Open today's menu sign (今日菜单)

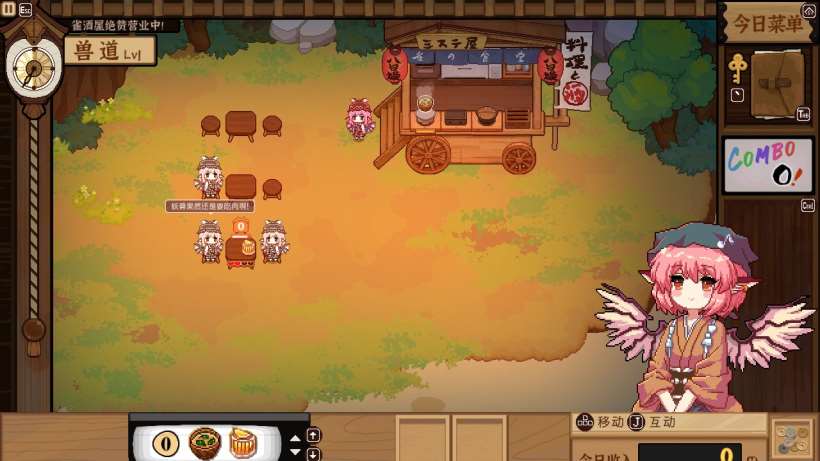click(x=767, y=23)
